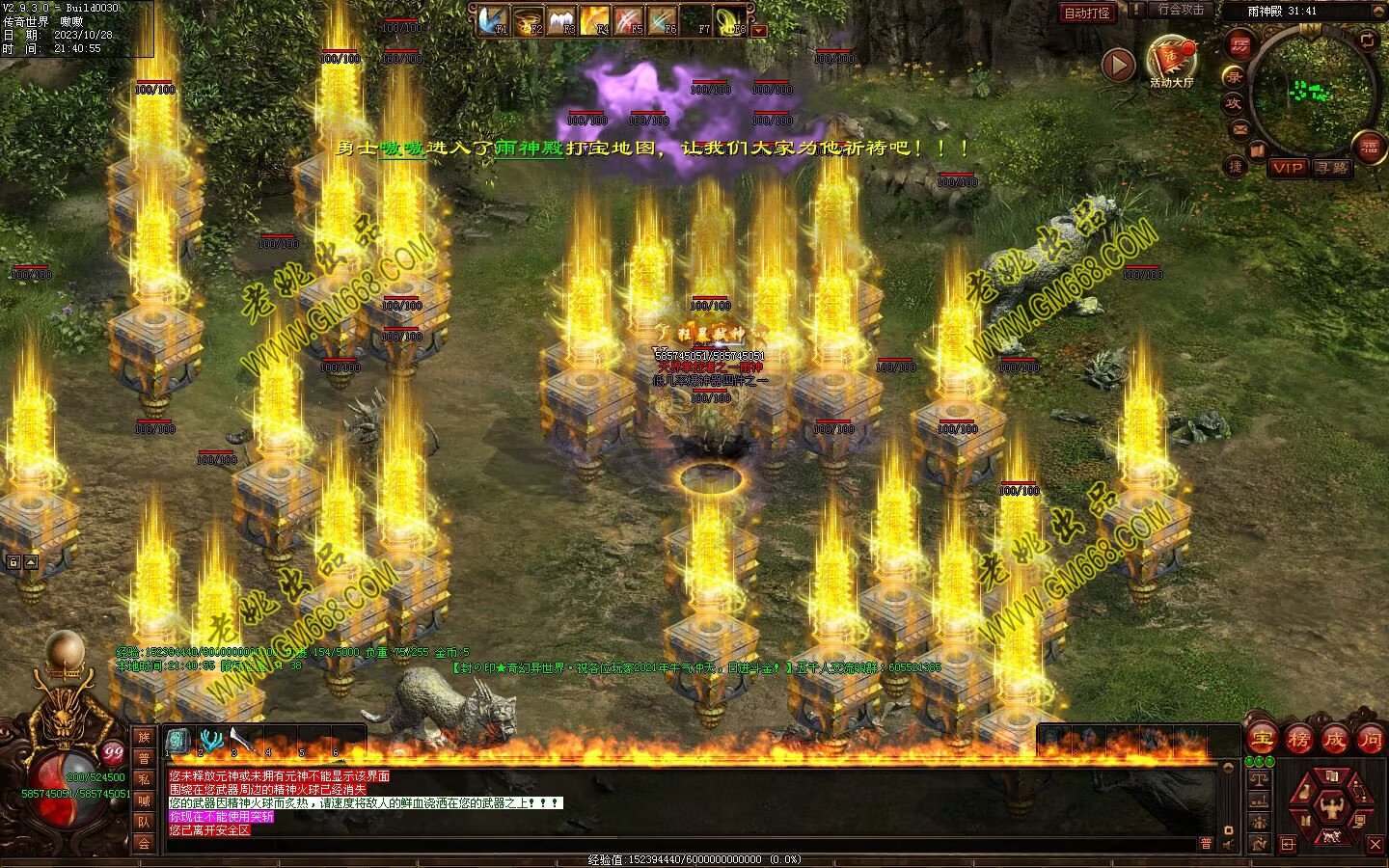The width and height of the screenshot is (1389, 868).
Task: Open the scales trade icon
Action: click(x=1259, y=776)
